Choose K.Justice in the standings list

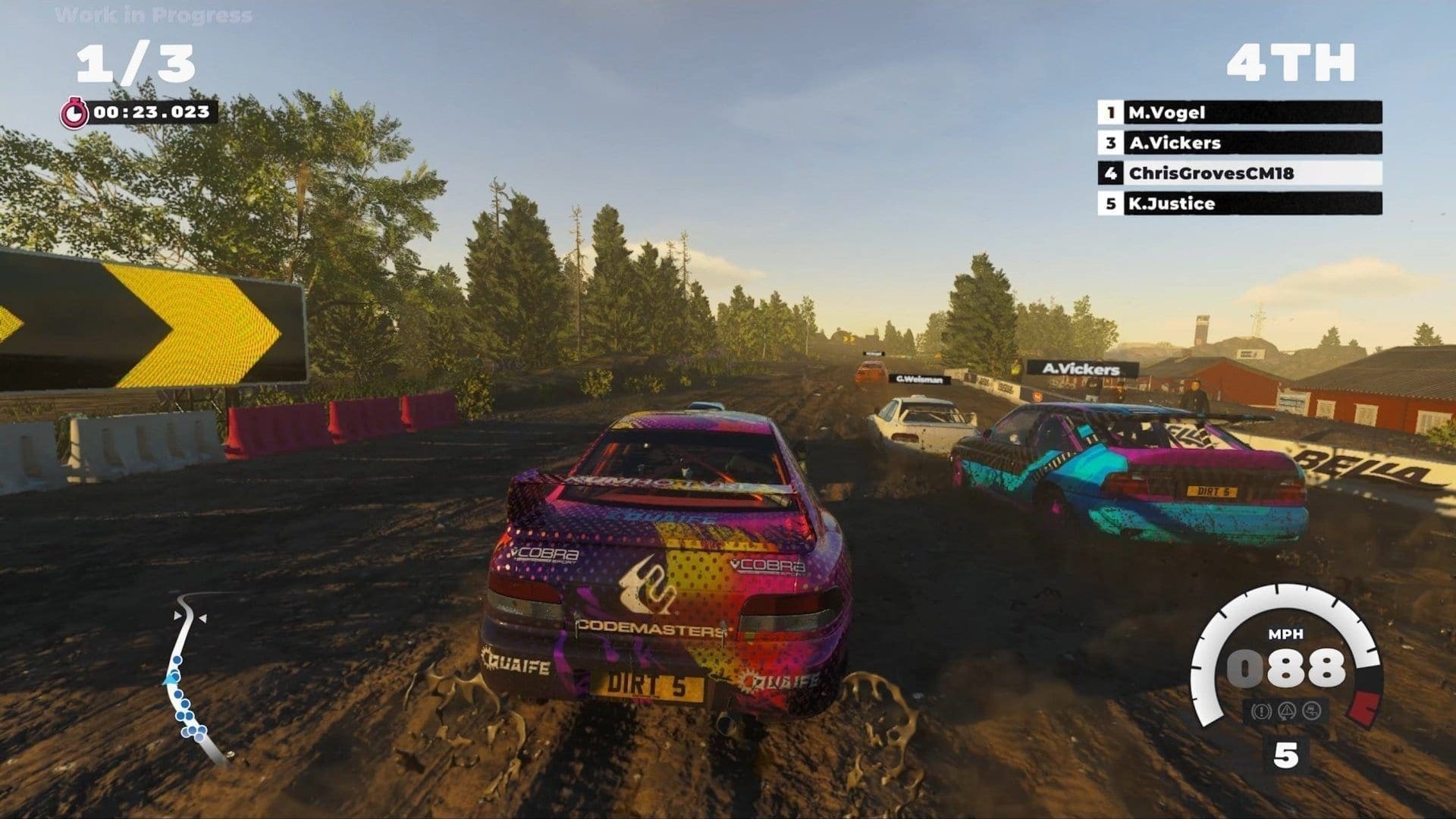(1239, 203)
